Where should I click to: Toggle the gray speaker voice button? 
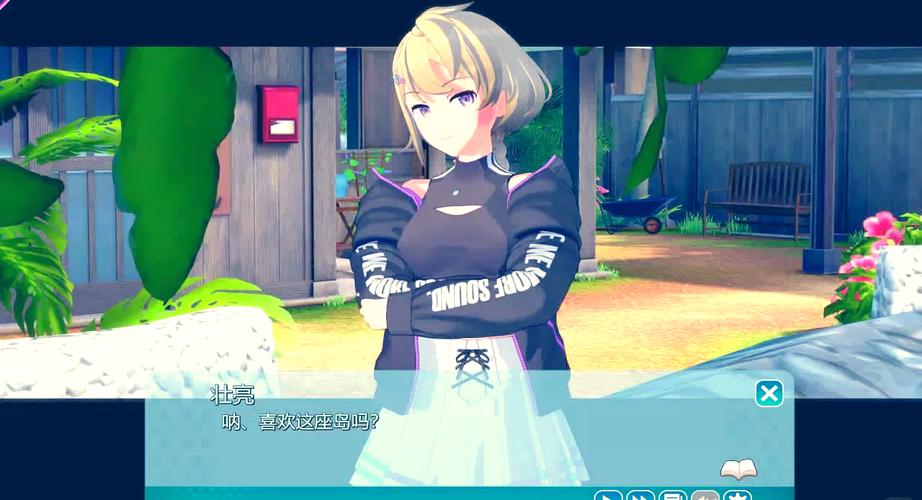point(705,496)
